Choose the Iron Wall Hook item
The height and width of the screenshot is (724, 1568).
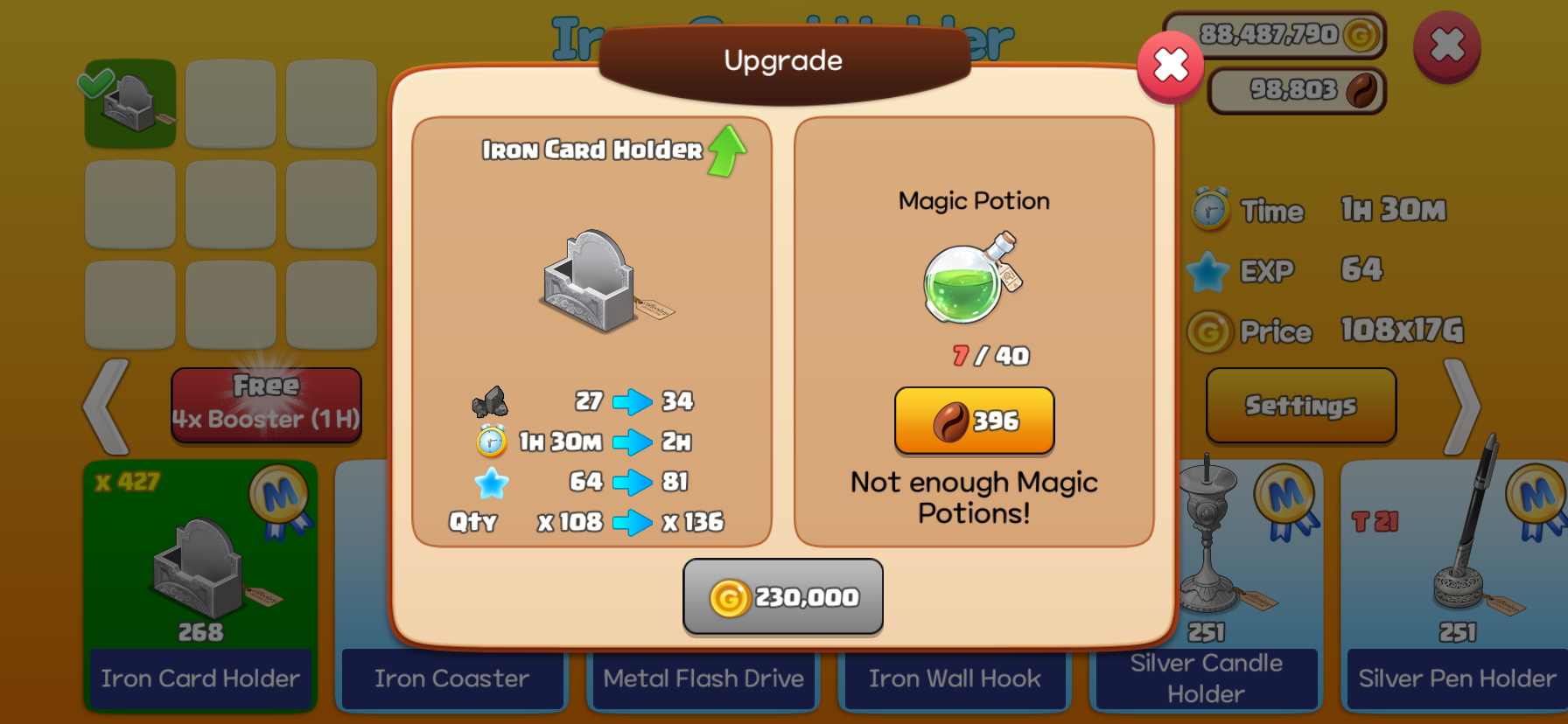(x=955, y=679)
